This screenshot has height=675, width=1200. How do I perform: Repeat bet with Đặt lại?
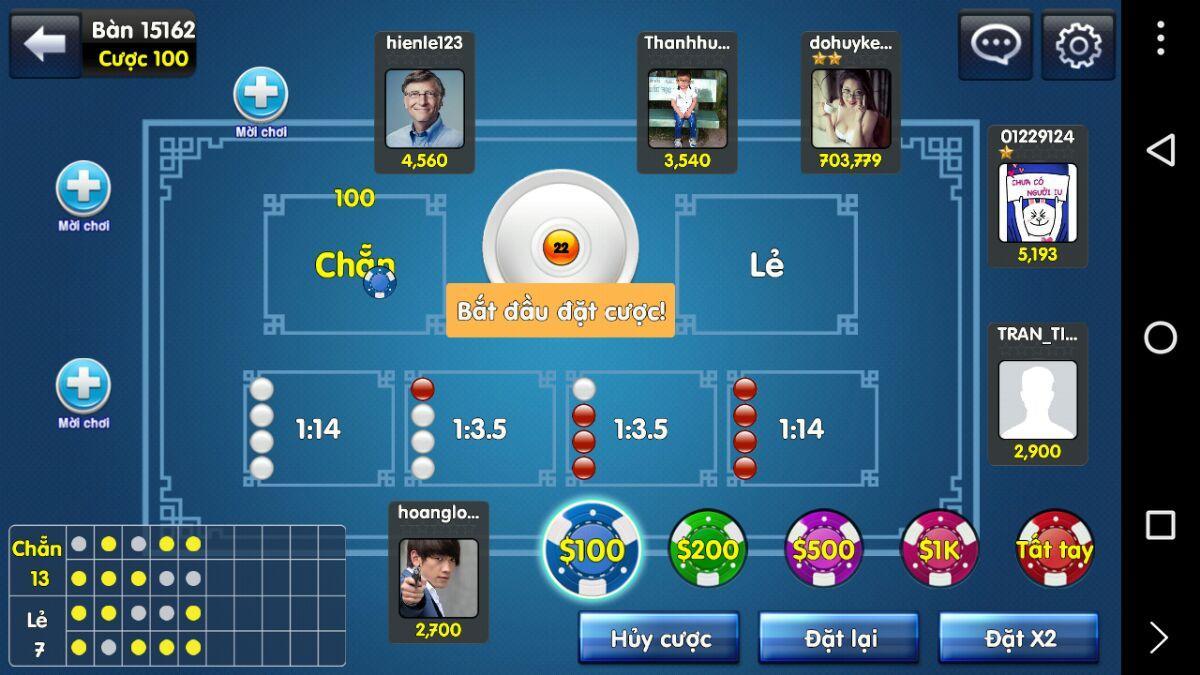coord(838,638)
